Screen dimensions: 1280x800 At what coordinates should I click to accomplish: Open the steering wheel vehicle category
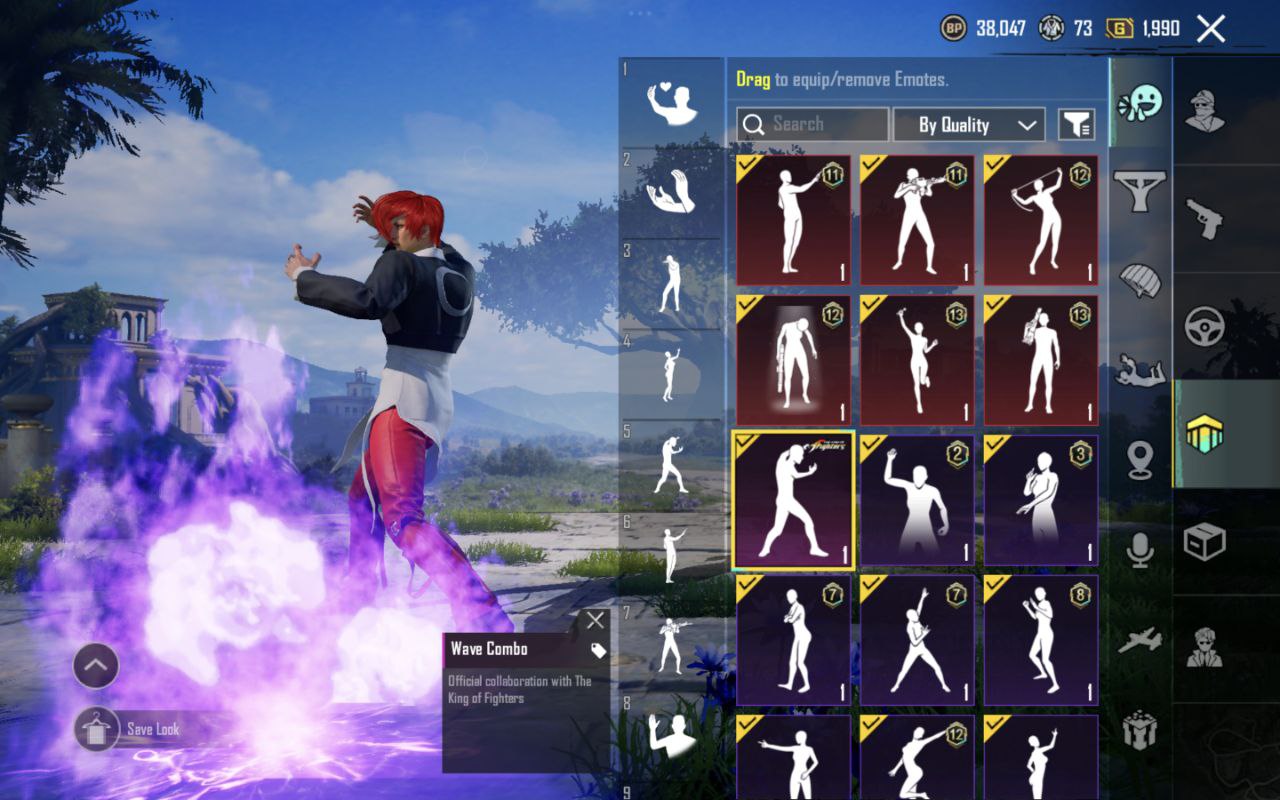coord(1204,326)
